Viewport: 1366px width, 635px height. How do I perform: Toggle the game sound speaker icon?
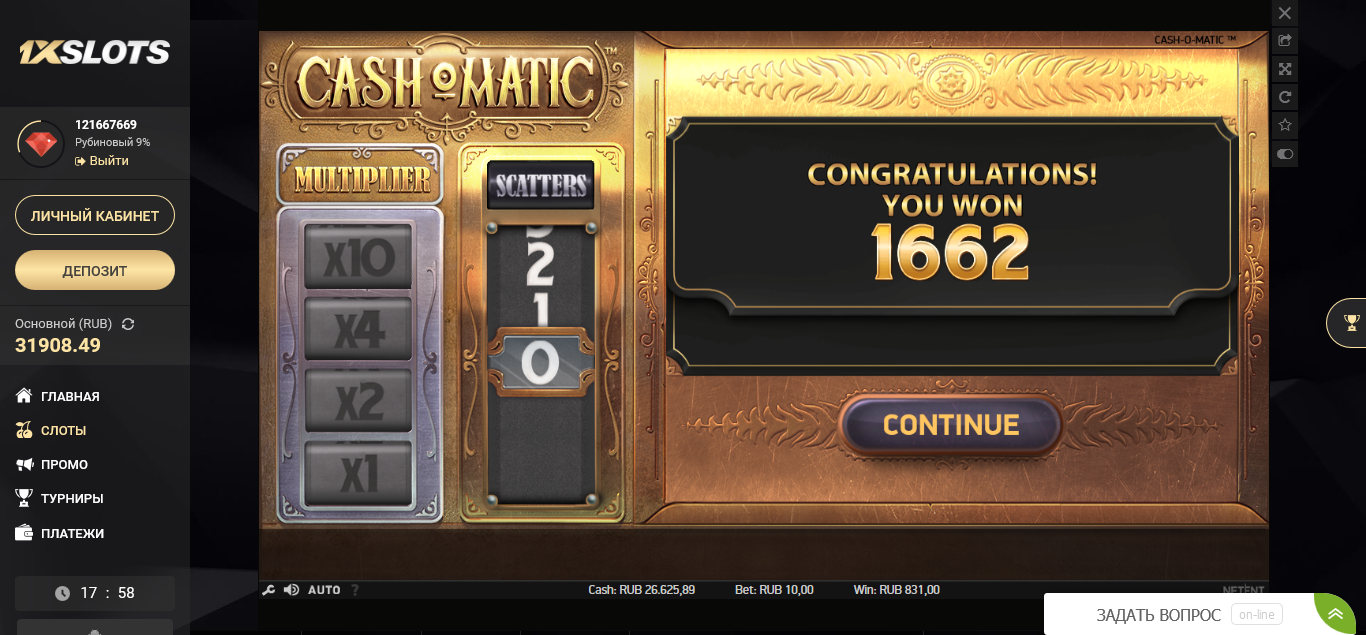tap(291, 590)
